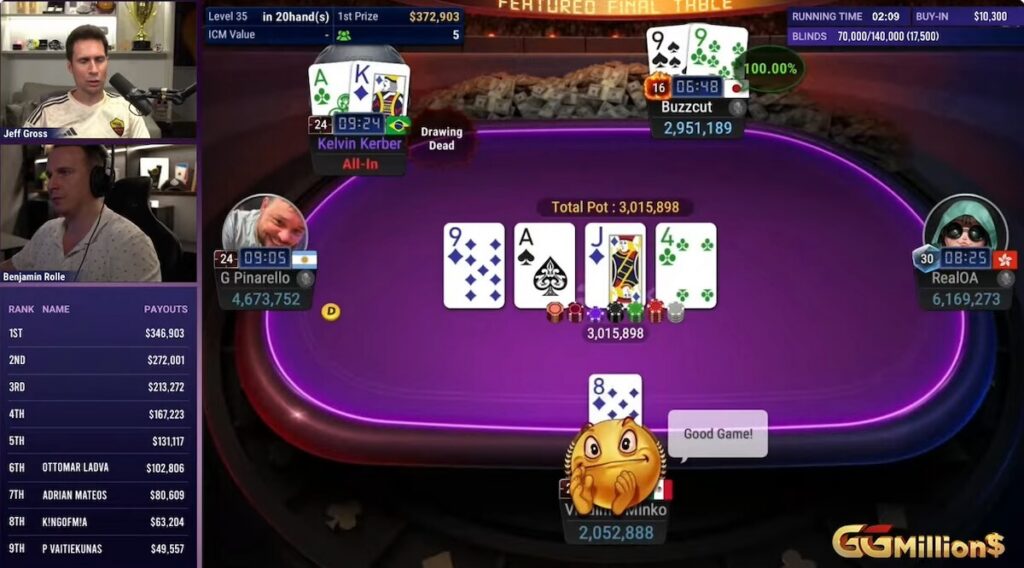
Task: Select G Pinarello's player avatar
Action: [265, 223]
